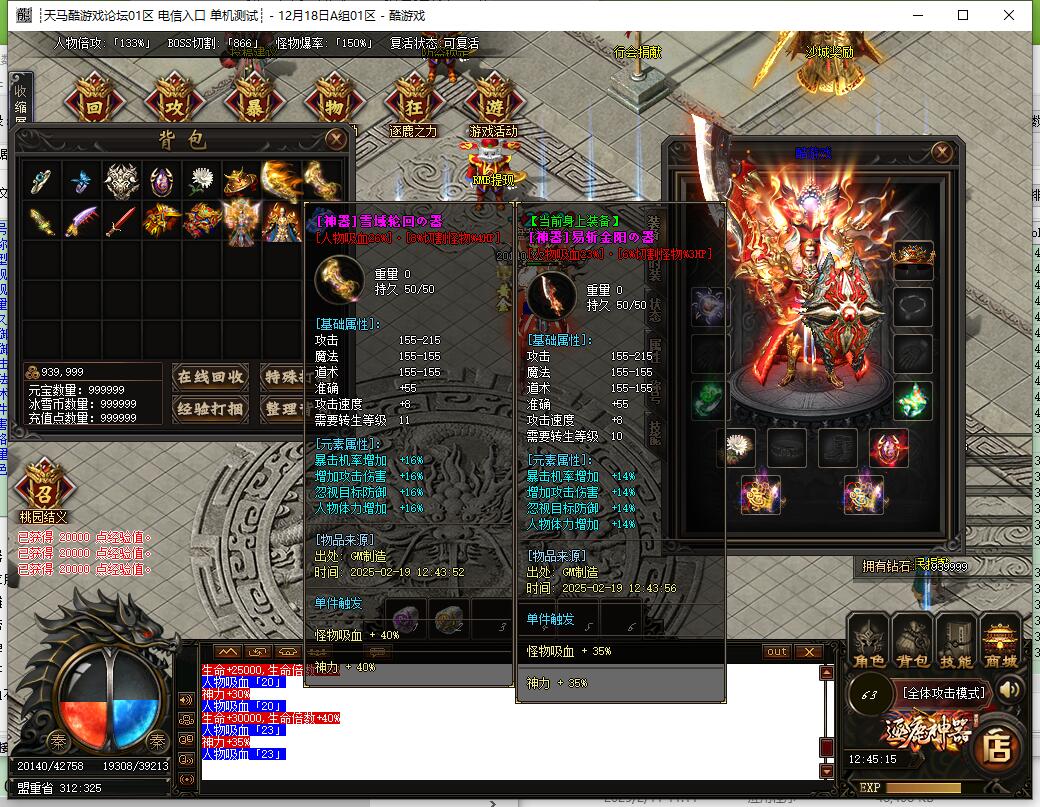Viewport: 1040px width, 807px height.
Task: Open the 技能 skills menu button
Action: coord(956,641)
